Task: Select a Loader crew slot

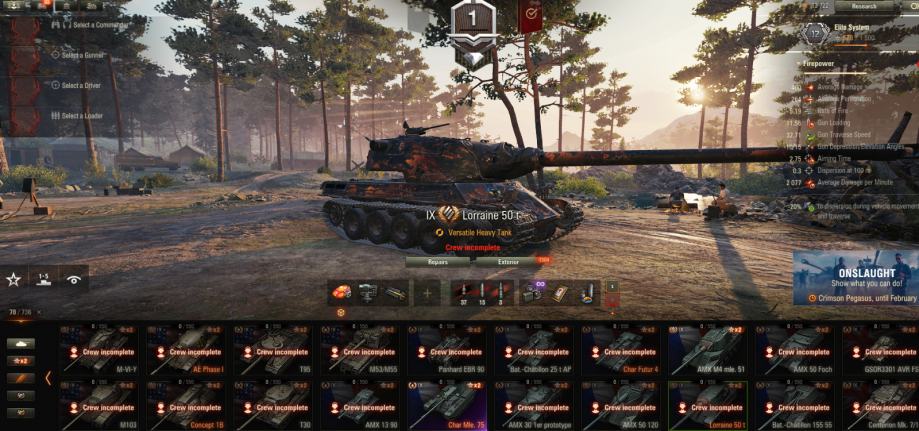Action: [x=81, y=116]
